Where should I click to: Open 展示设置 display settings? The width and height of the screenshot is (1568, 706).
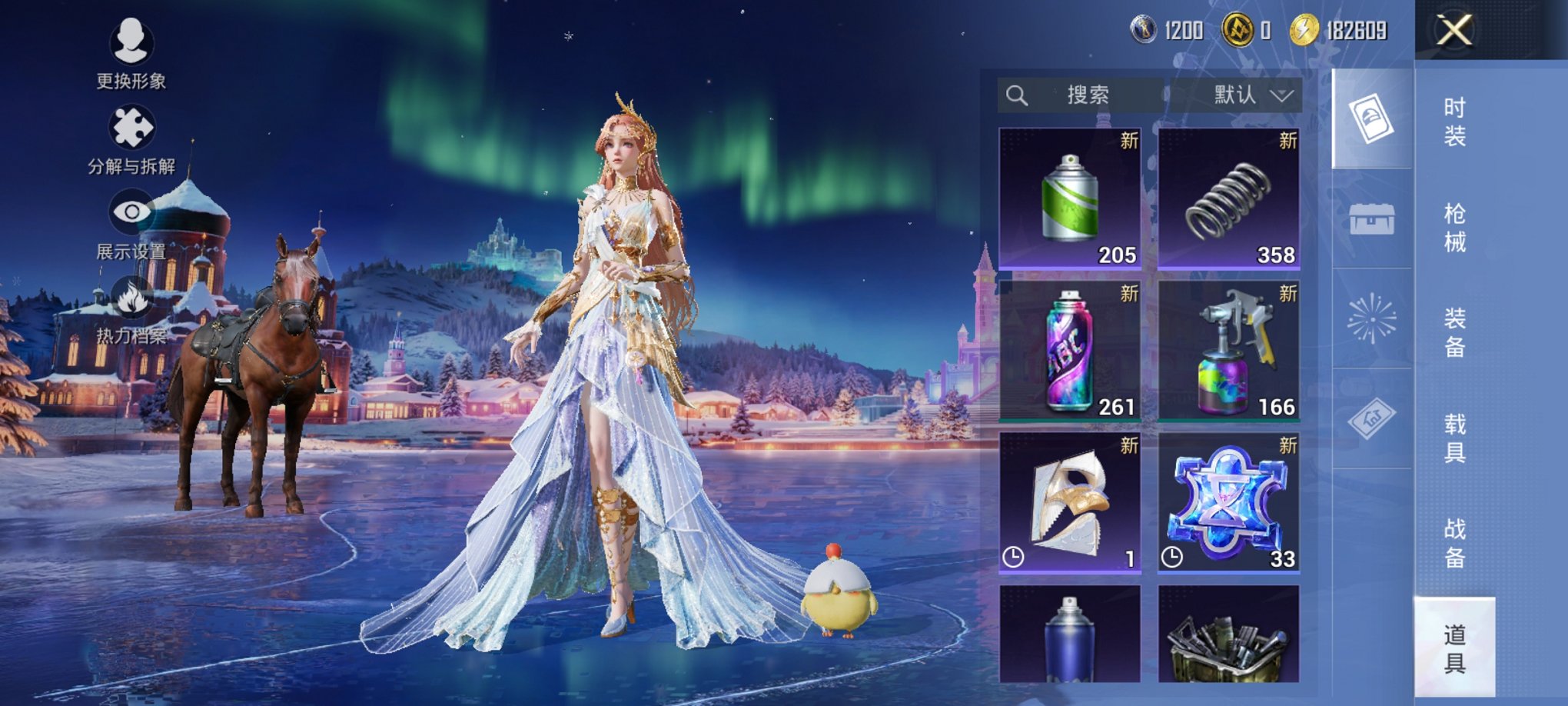point(131,225)
